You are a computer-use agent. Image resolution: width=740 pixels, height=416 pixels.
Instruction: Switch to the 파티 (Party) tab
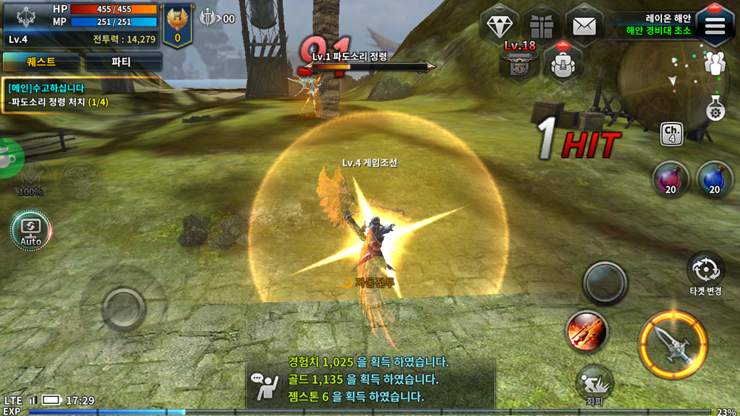[121, 62]
